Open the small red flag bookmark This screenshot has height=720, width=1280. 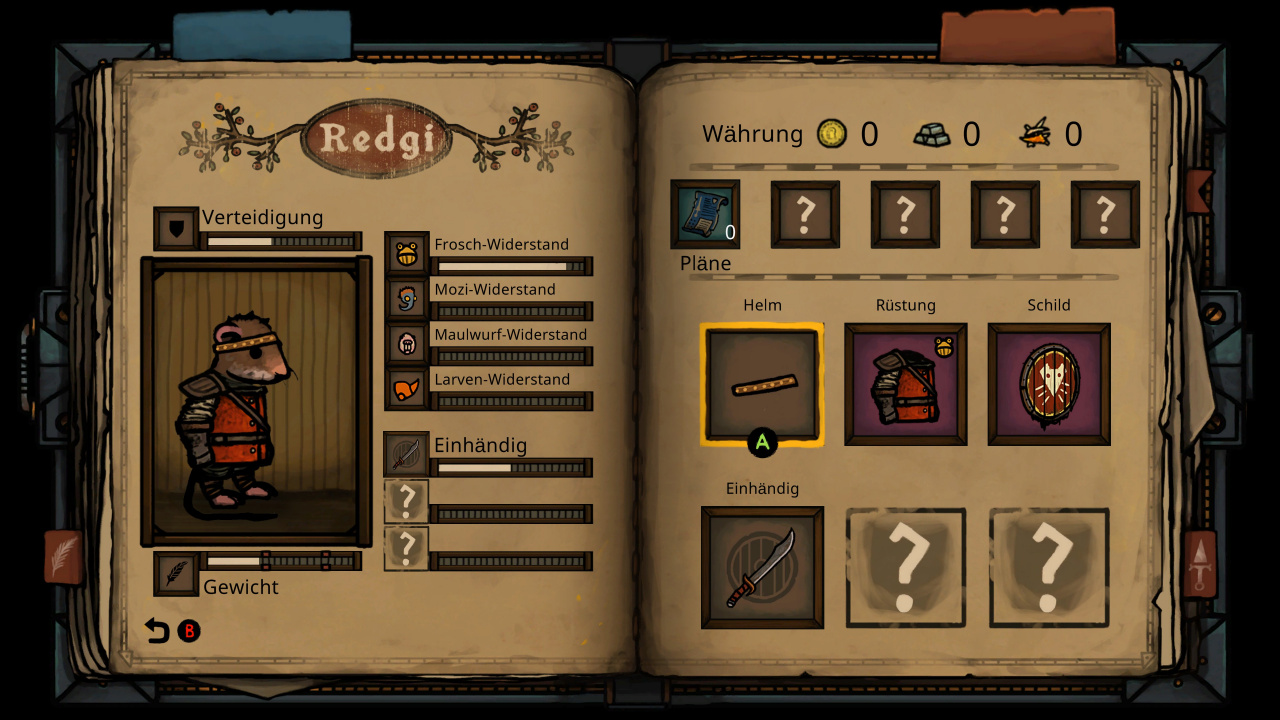pyautogui.click(x=1197, y=190)
